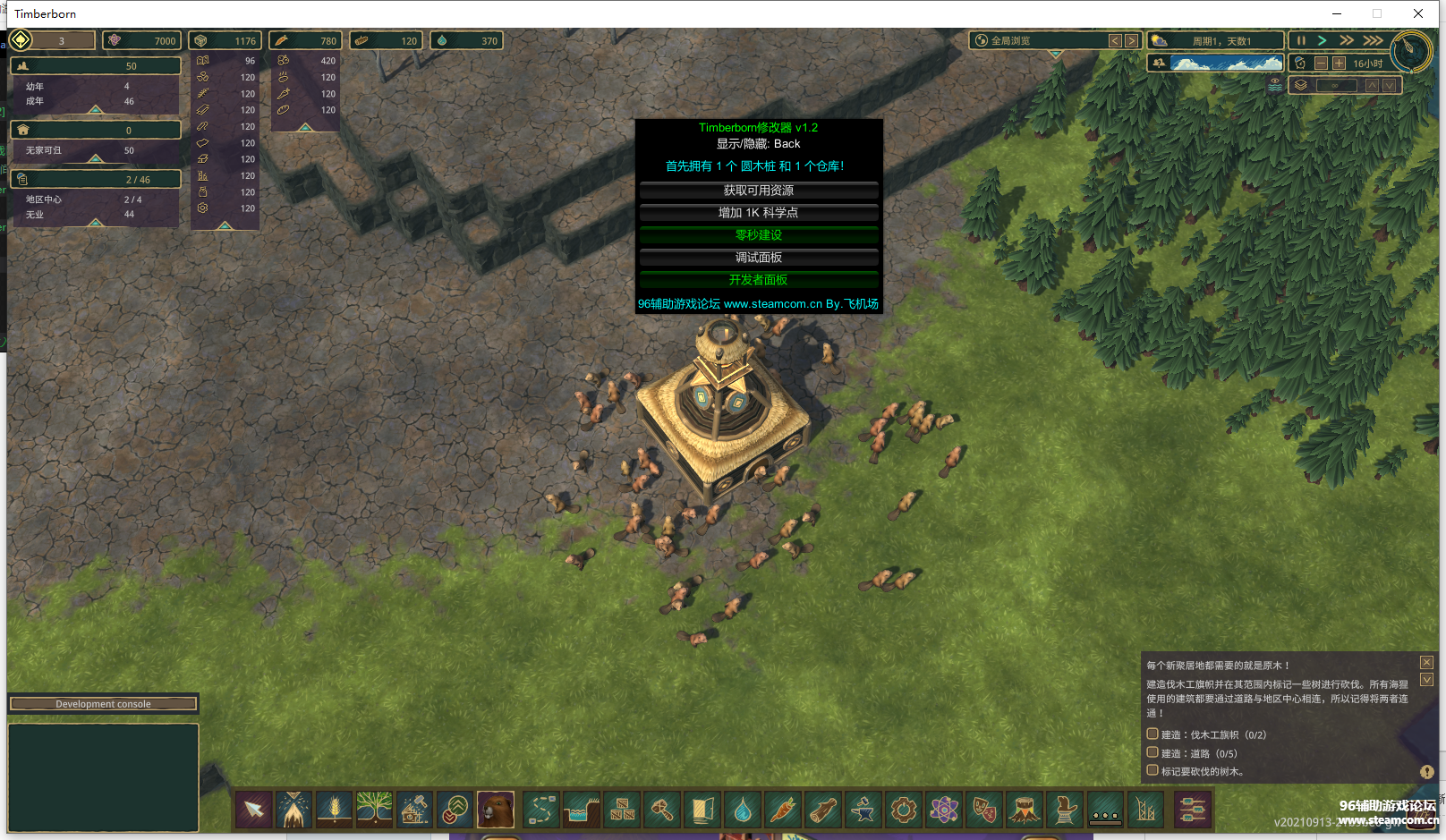Select the beaver portrait tool
1446x840 pixels.
point(495,810)
